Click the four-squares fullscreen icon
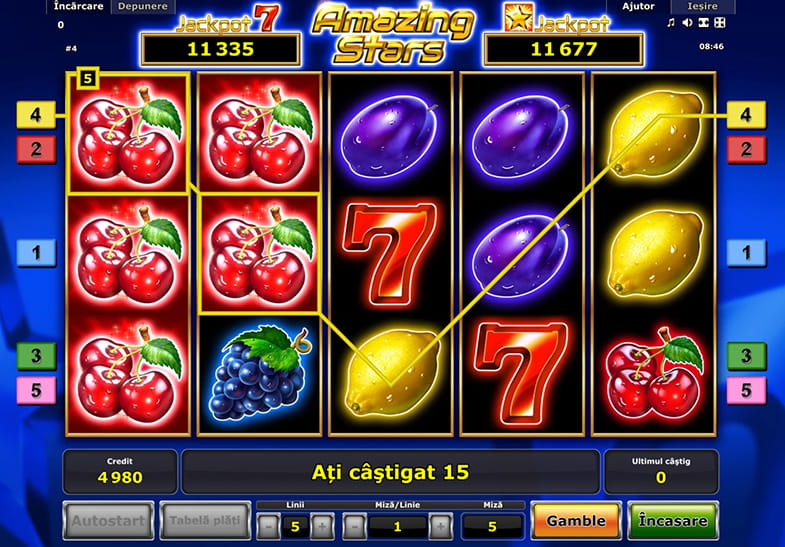 point(720,22)
